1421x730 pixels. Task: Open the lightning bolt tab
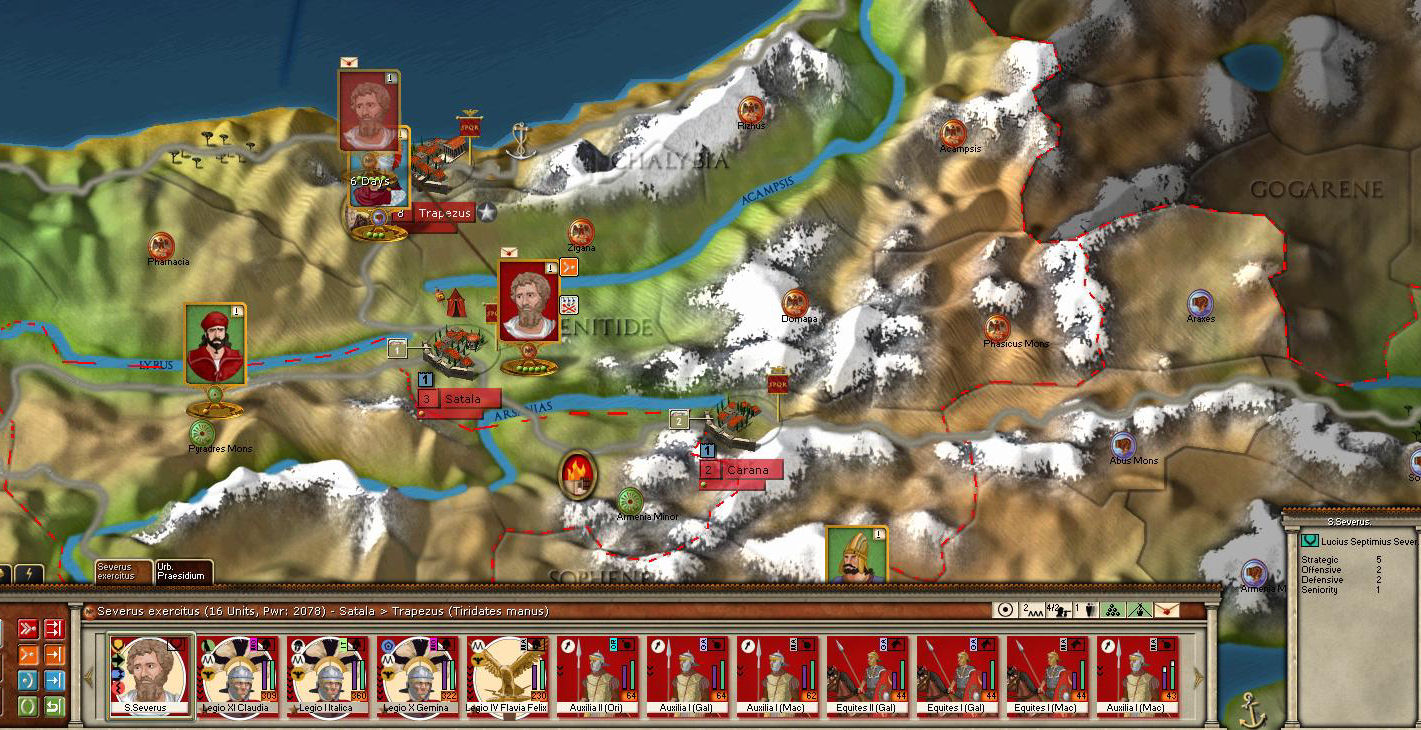pos(27,575)
